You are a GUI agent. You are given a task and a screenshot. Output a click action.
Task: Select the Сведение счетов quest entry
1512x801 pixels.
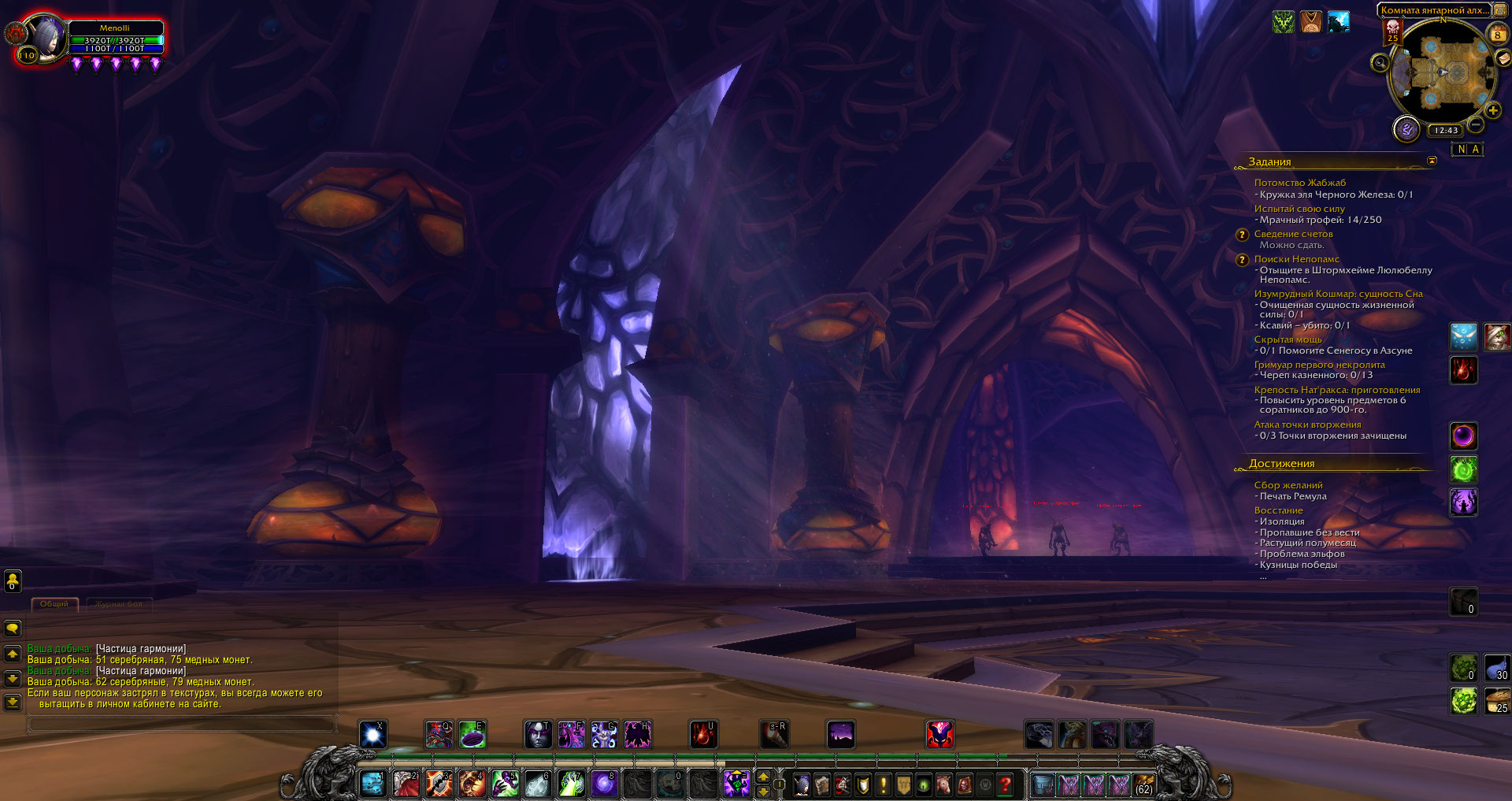click(x=1293, y=234)
